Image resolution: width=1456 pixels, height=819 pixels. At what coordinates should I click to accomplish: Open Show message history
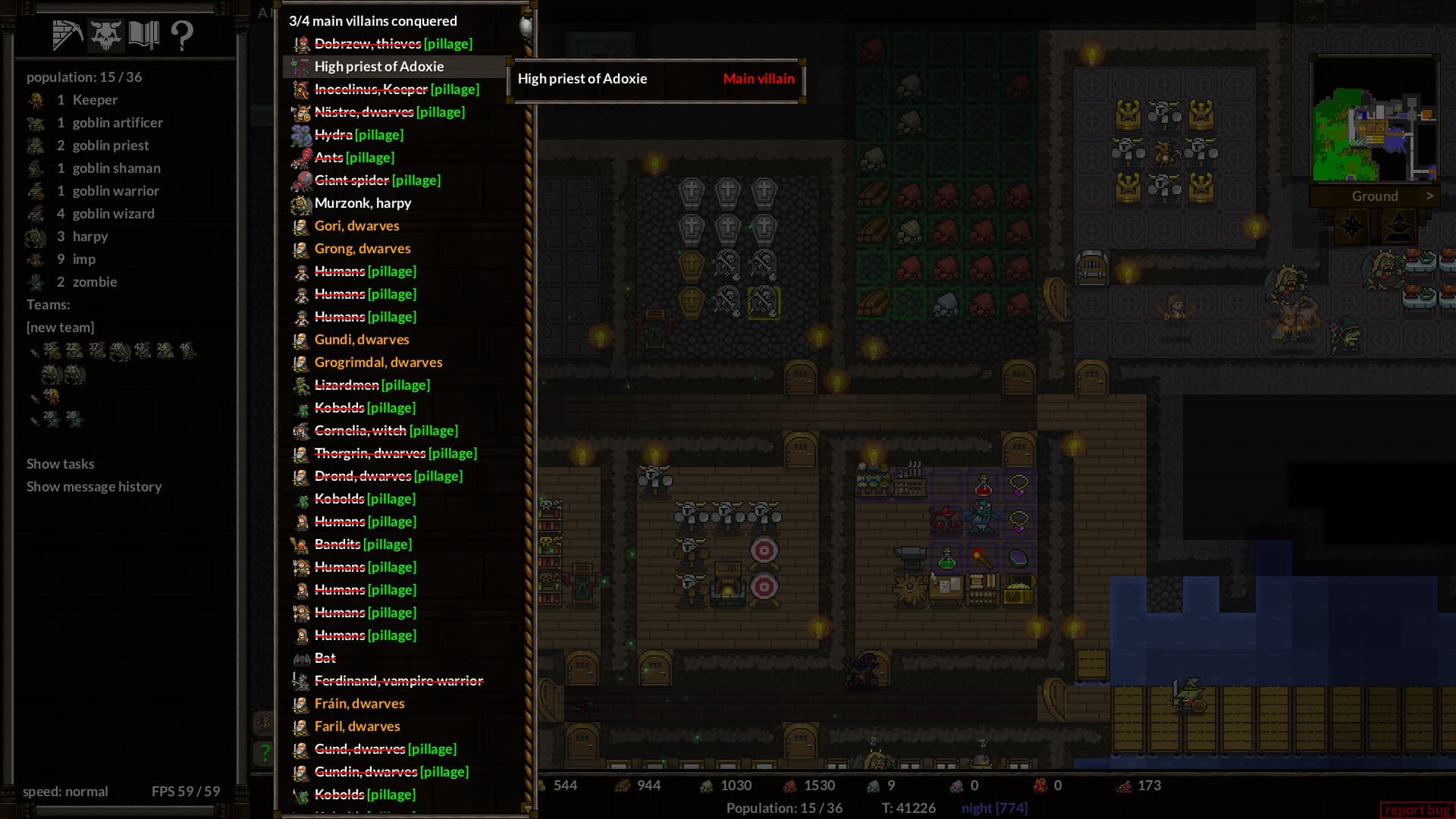click(x=93, y=486)
